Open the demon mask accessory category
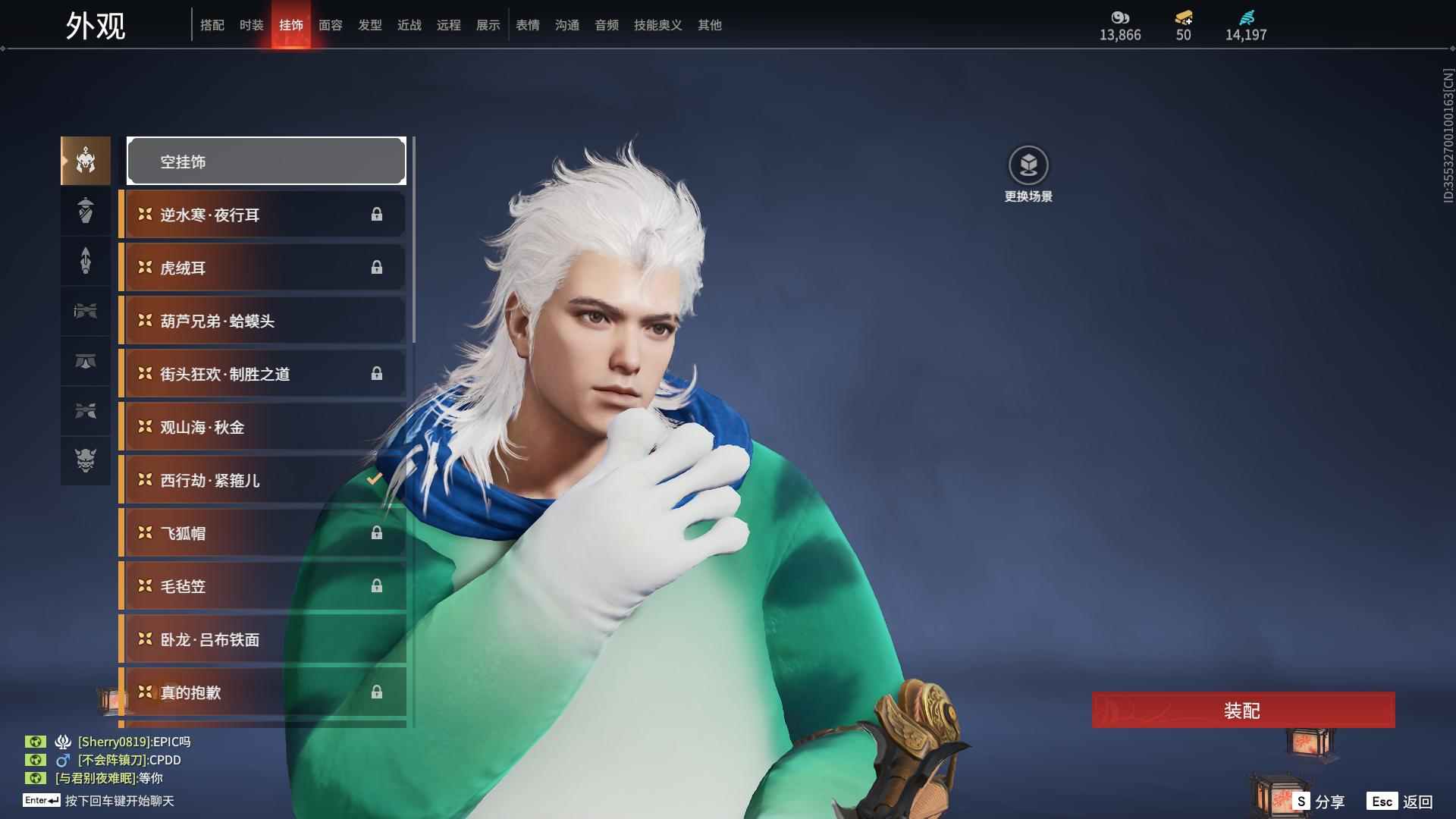1456x819 pixels. pos(86,460)
